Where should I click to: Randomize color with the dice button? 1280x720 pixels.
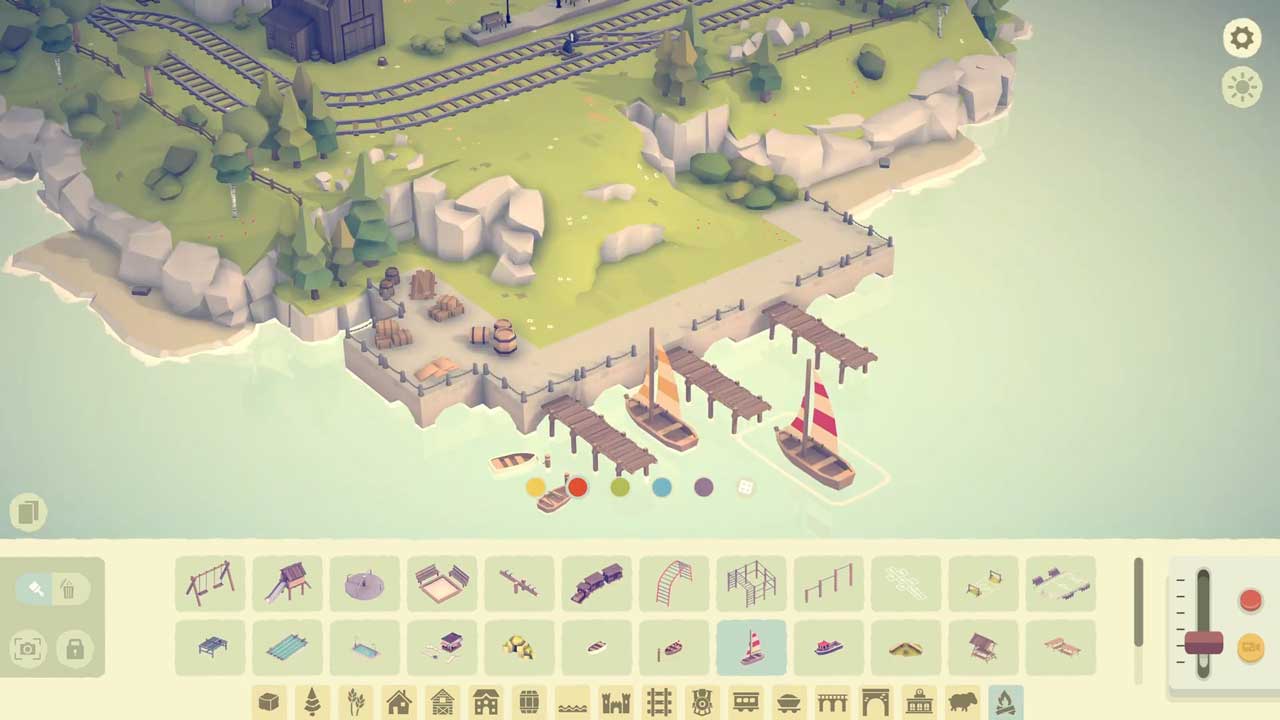[x=746, y=487]
